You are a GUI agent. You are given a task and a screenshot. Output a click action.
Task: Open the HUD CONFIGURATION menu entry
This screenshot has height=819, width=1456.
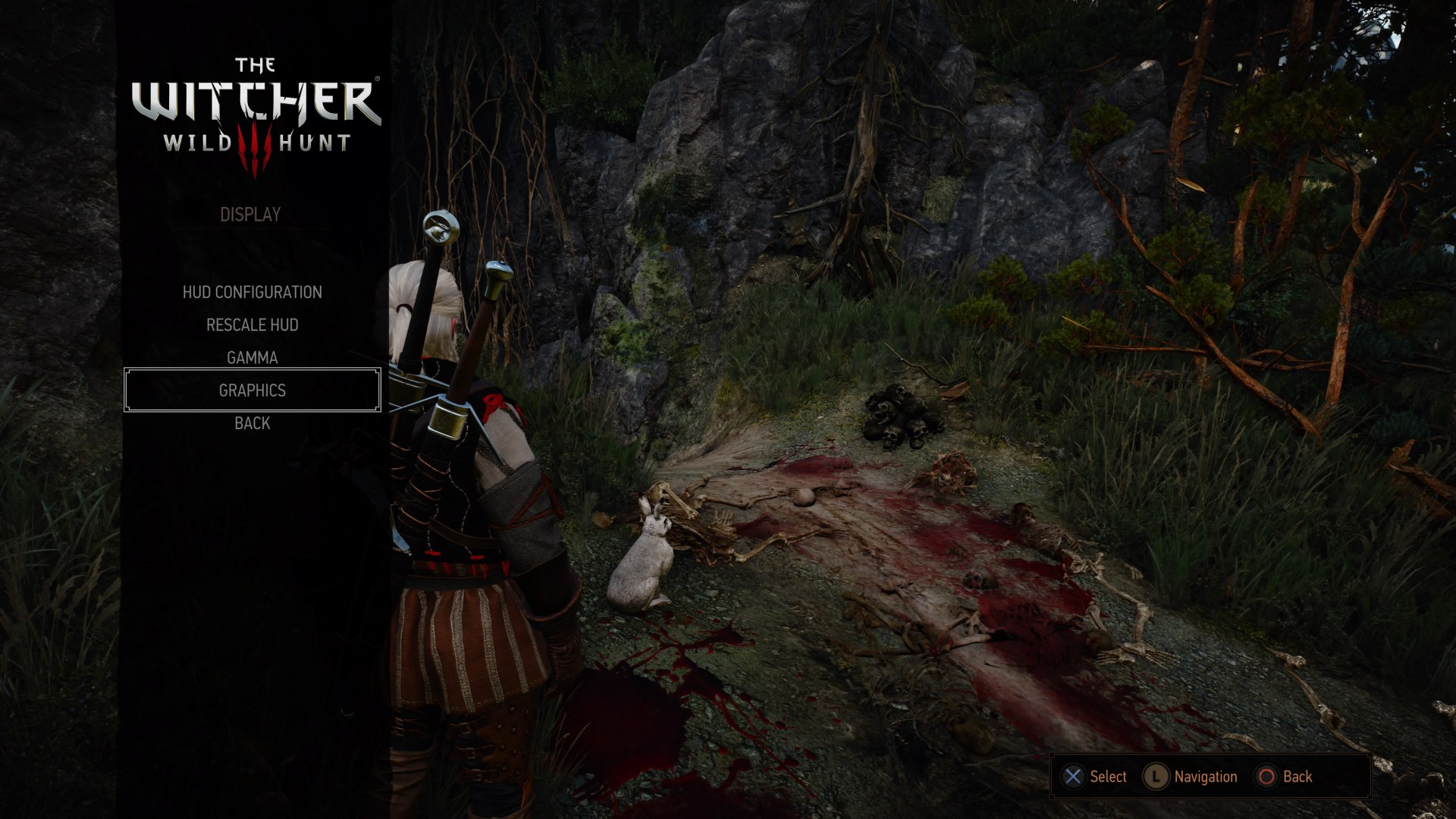coord(253,292)
